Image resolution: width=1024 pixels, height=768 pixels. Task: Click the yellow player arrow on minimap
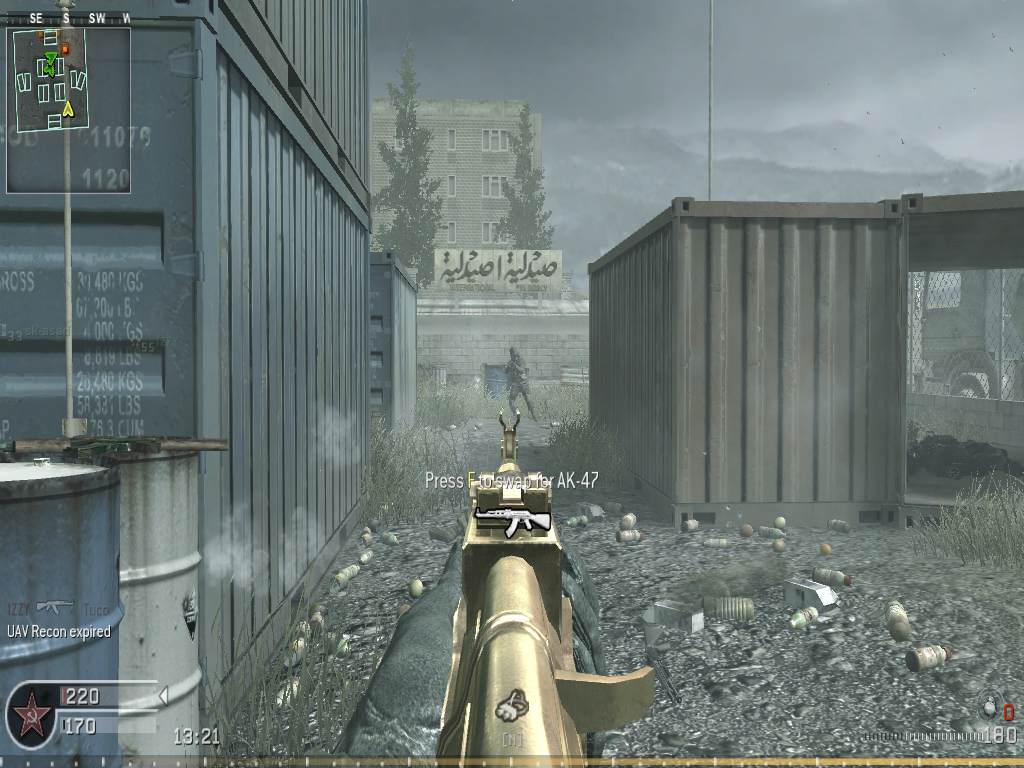[68, 108]
